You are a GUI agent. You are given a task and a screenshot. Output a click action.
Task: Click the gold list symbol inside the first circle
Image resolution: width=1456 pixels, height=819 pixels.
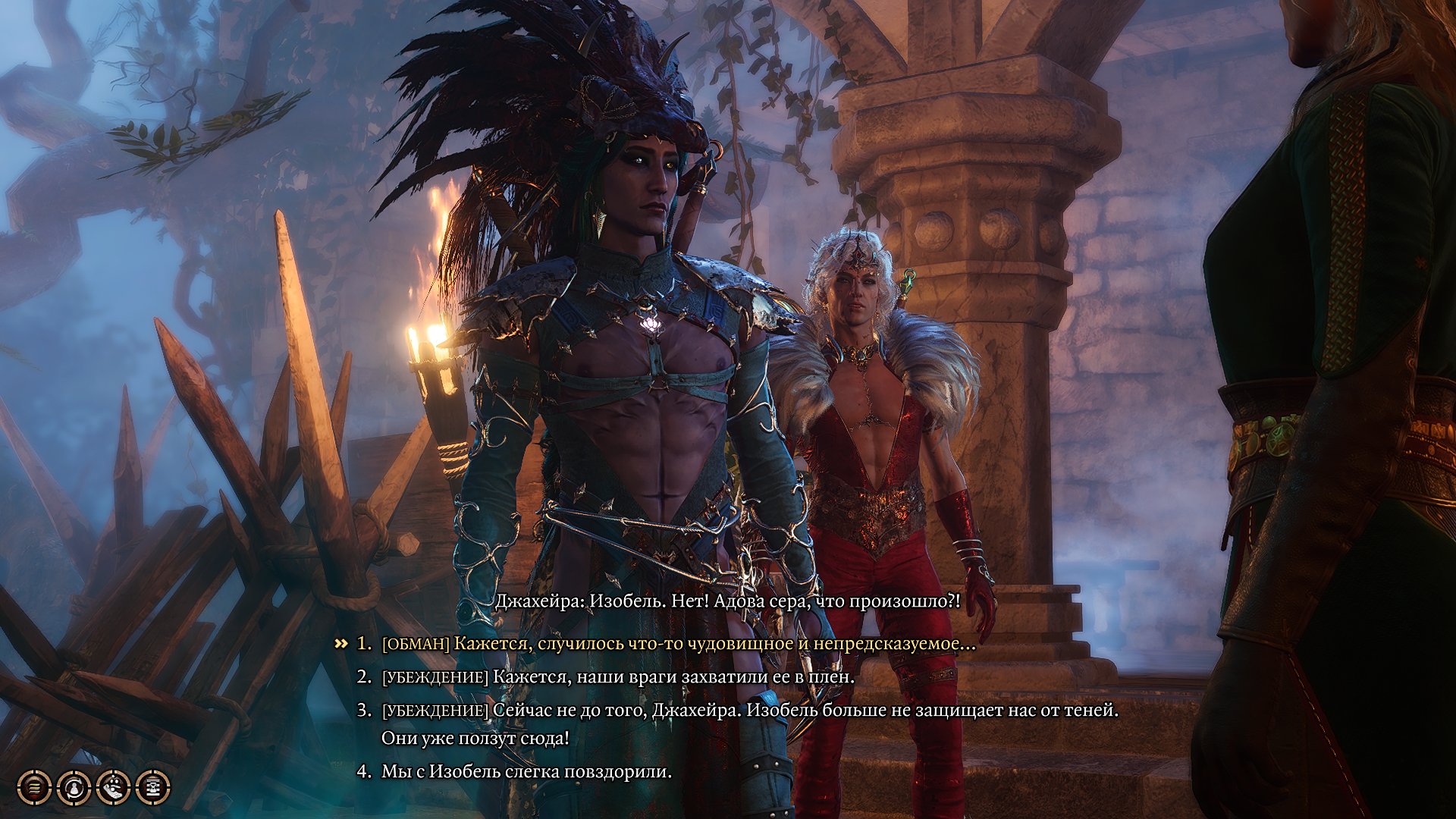point(33,788)
